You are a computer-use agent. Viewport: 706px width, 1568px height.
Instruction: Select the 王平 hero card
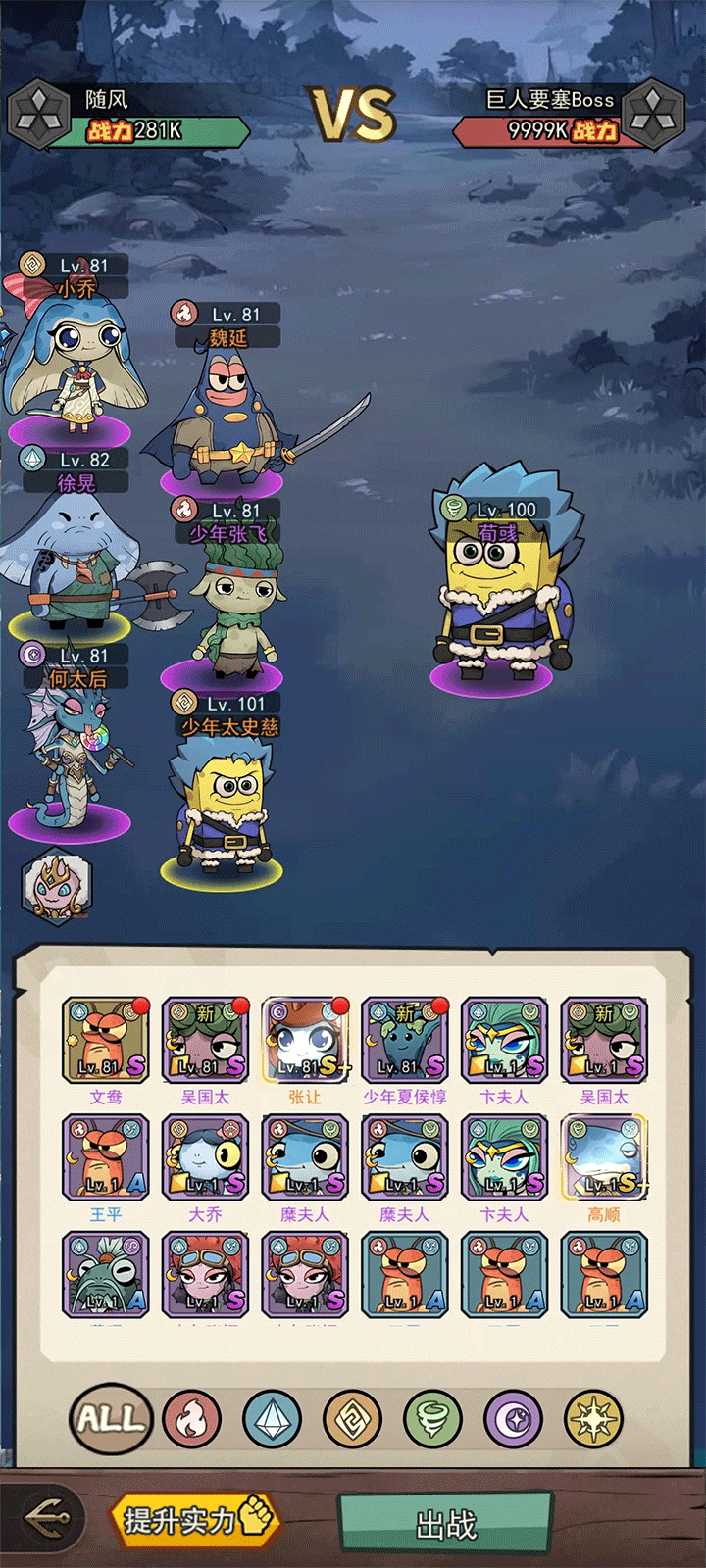tap(105, 1158)
